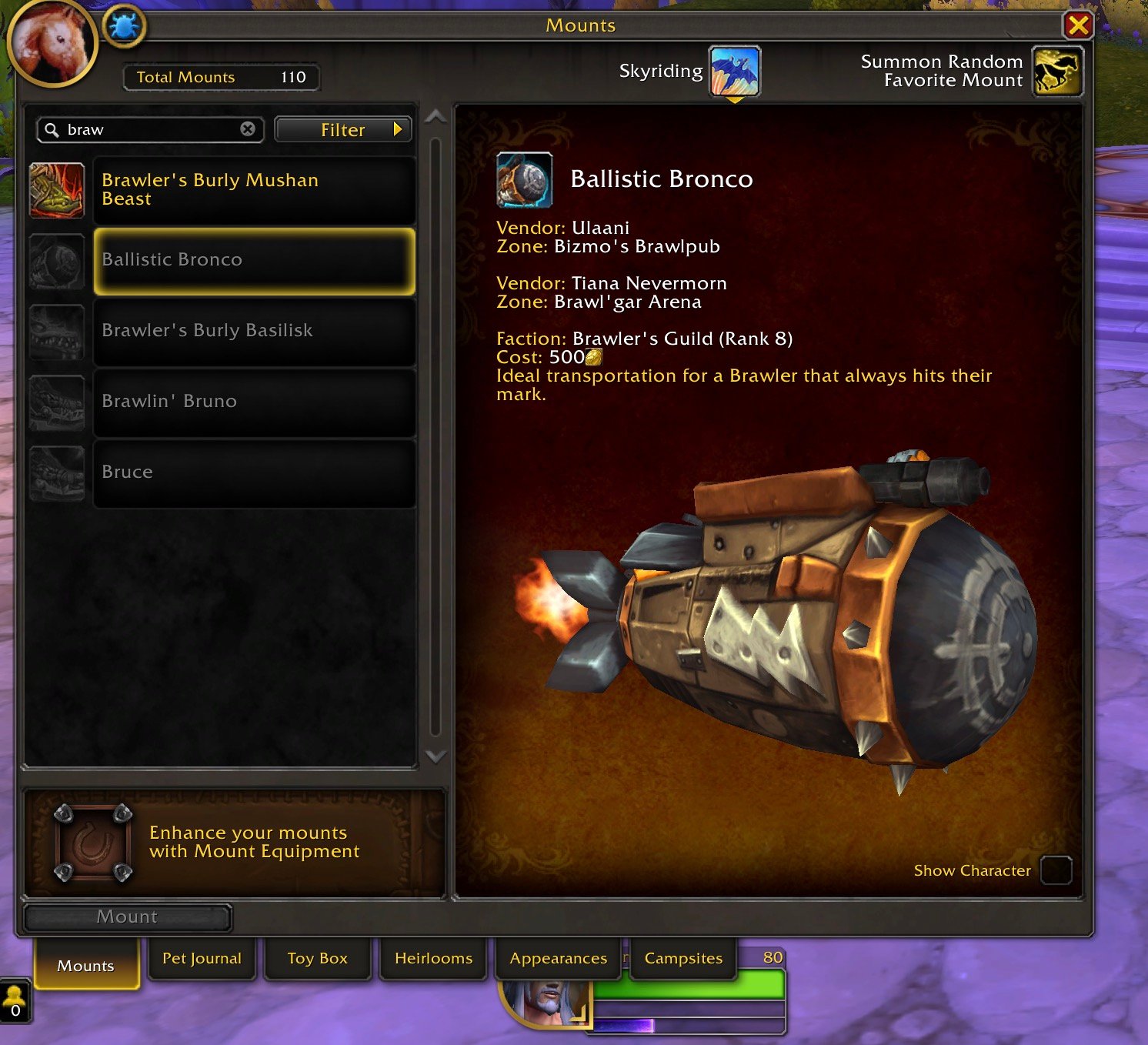
Task: Open the mount Filter dropdown
Action: pos(343,130)
